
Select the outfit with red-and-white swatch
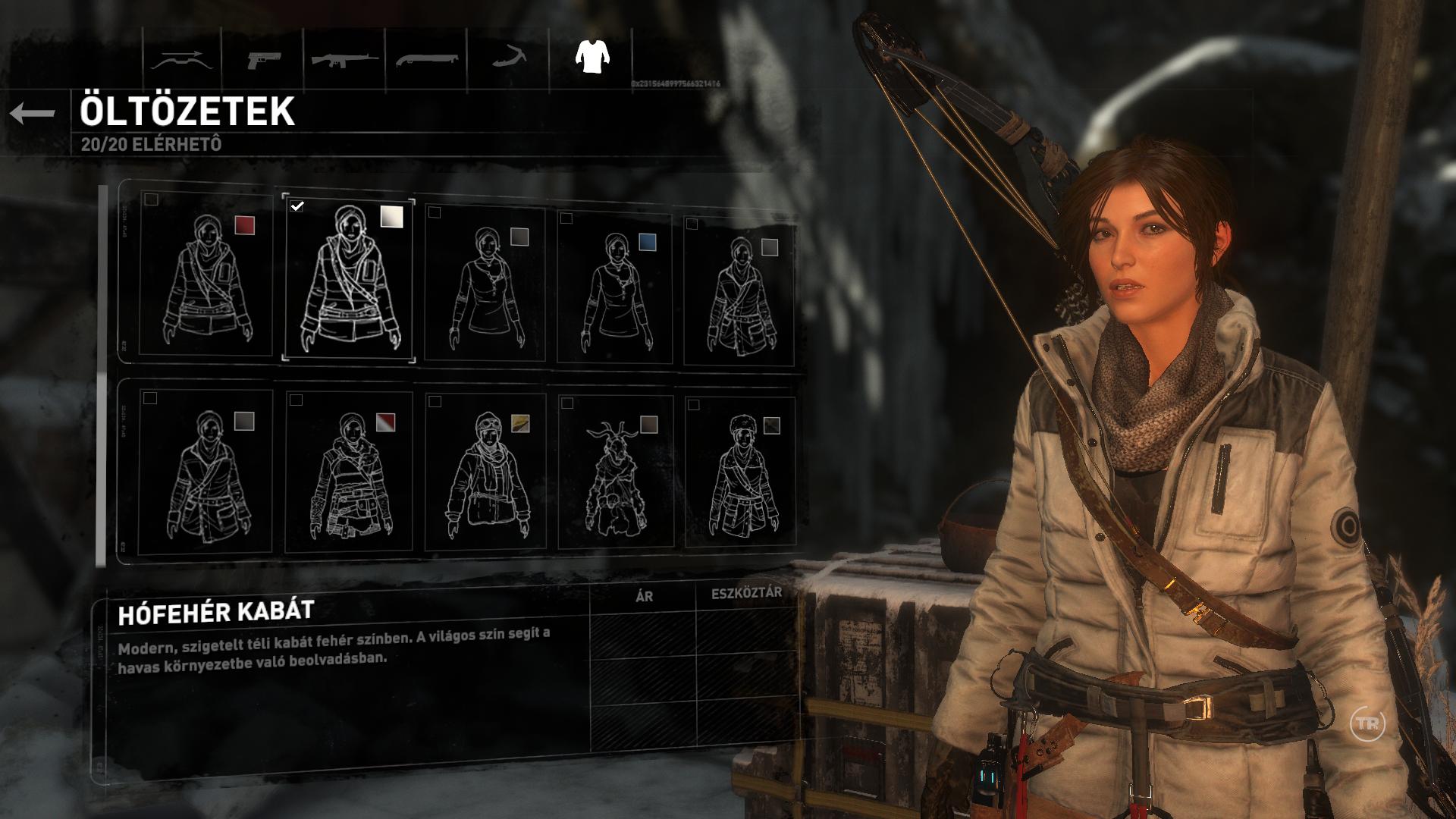(350, 470)
